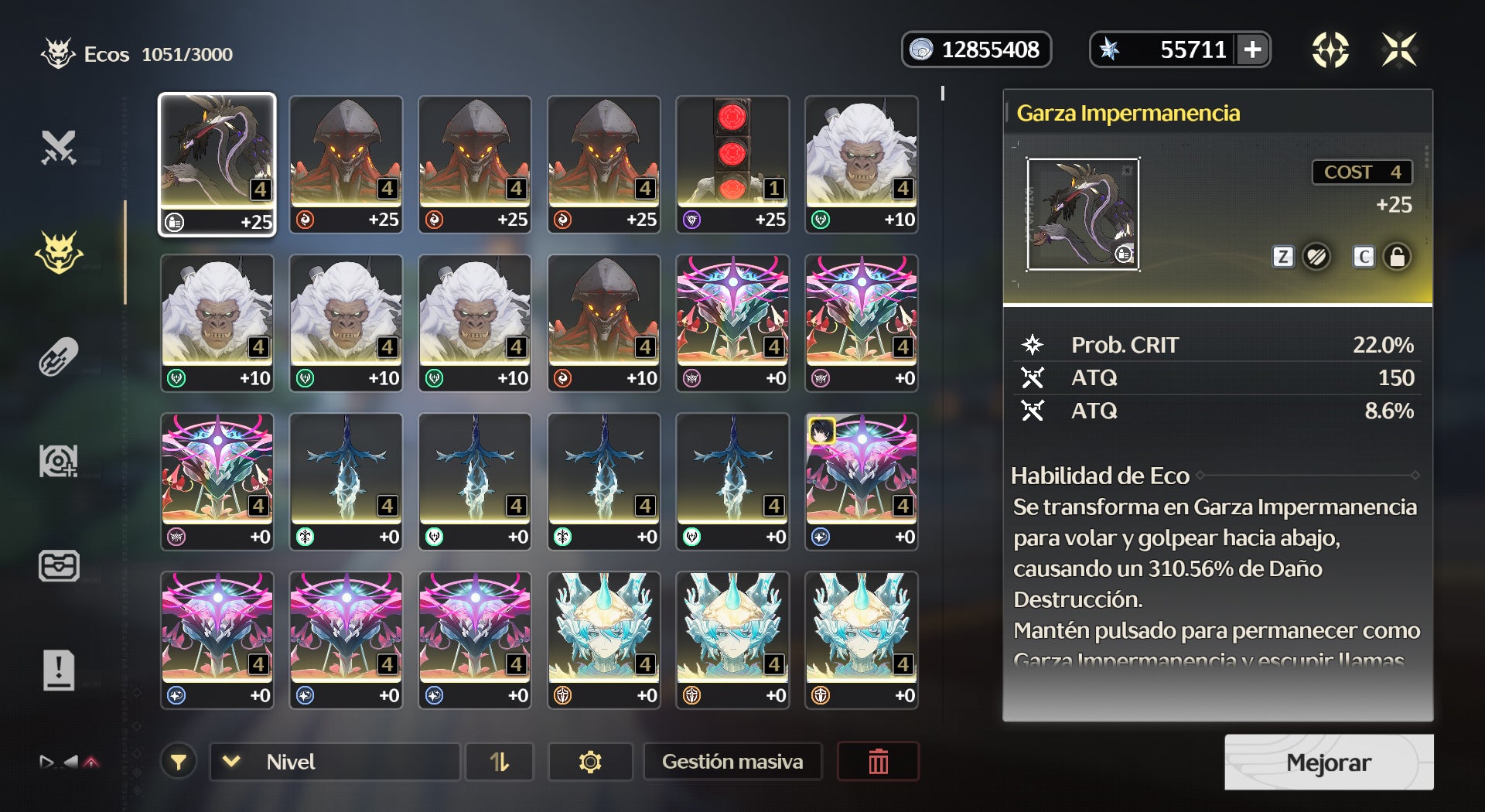Select the equipped echo with character portrait
This screenshot has width=1485, height=812.
861,481
